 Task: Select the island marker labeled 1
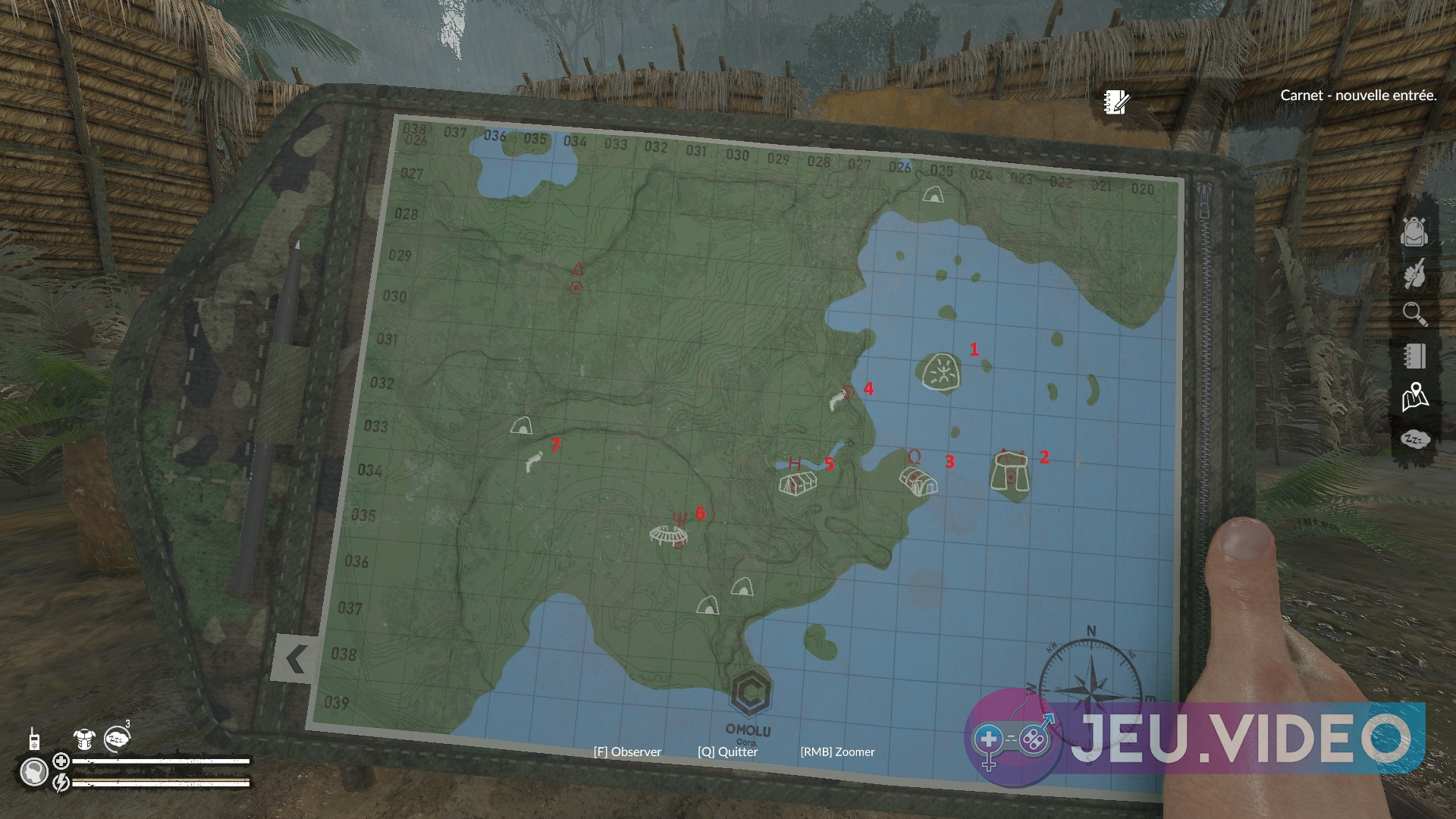click(942, 372)
